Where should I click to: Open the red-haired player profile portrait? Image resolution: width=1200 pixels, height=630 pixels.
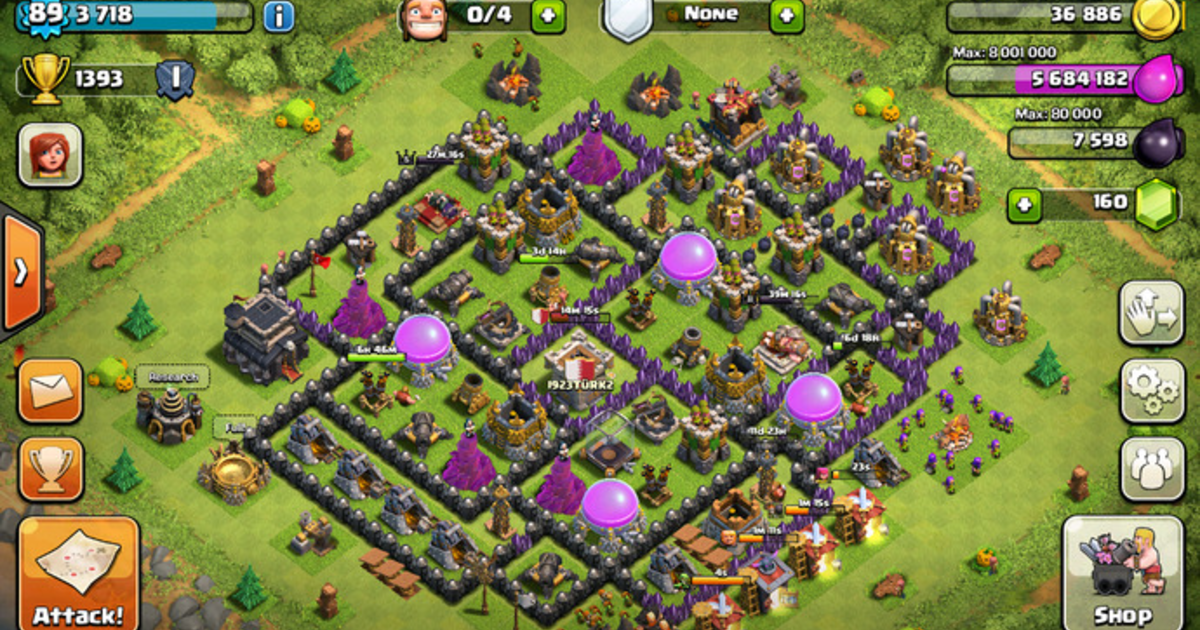pyautogui.click(x=50, y=155)
